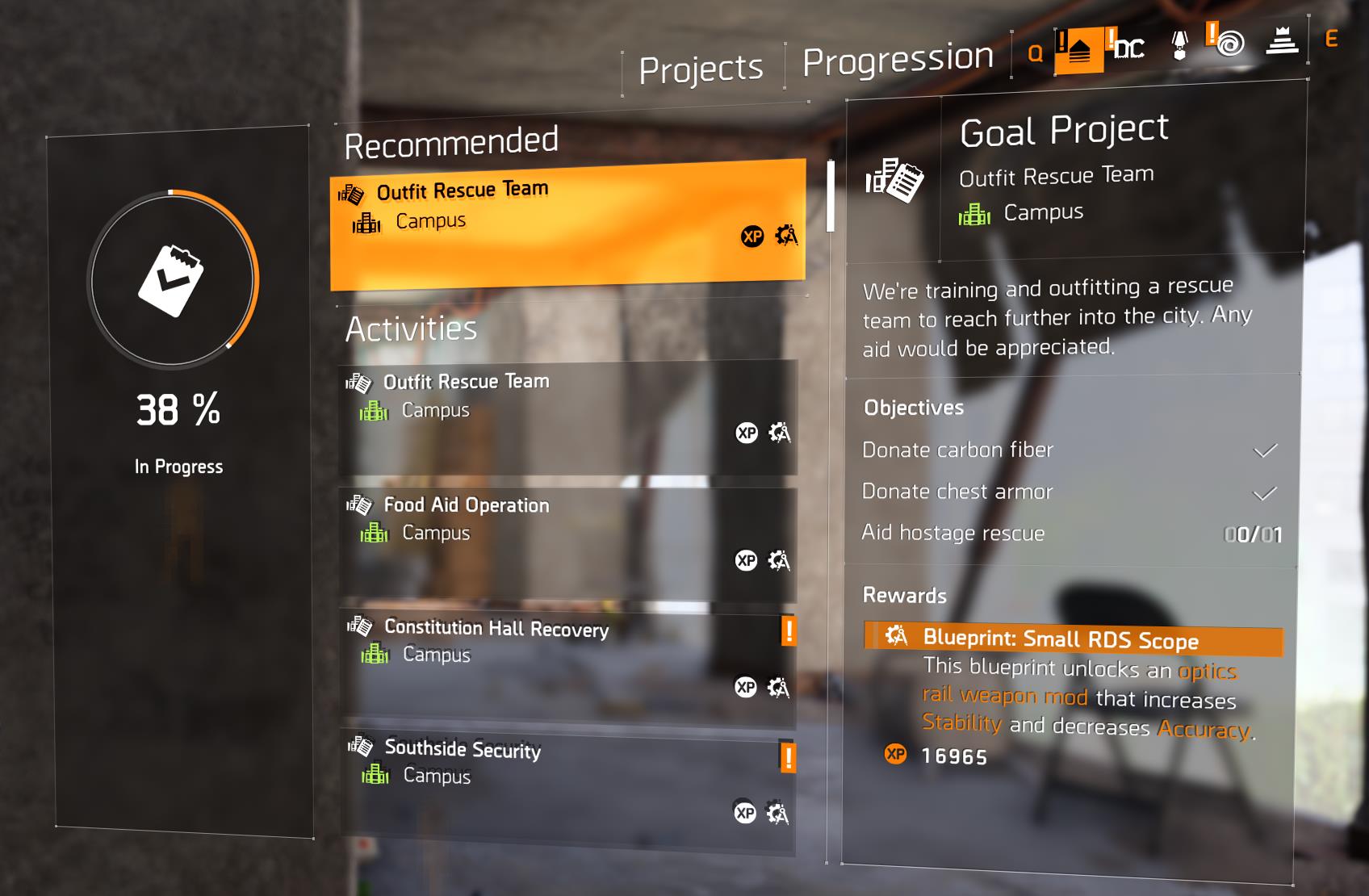Switch to the Projects tab
Image resolution: width=1369 pixels, height=896 pixels.
click(x=701, y=67)
